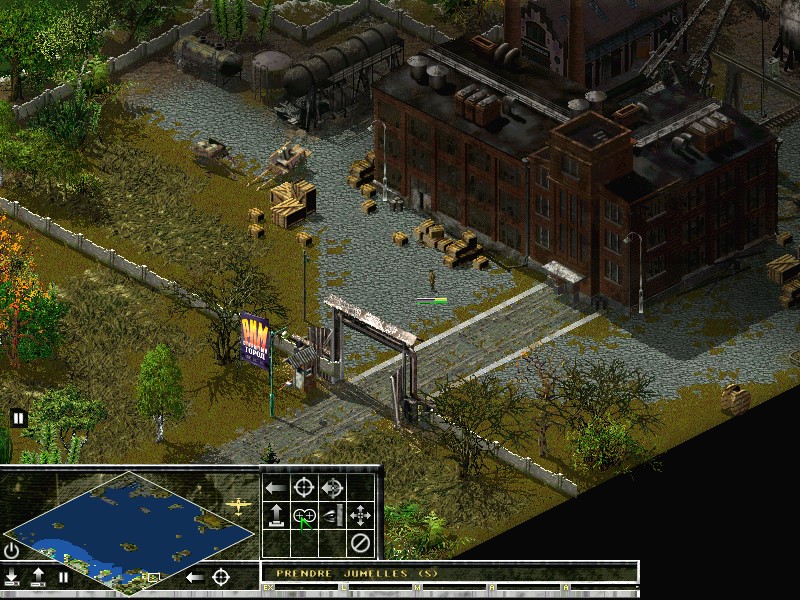Click the download arrow save icon
The width and height of the screenshot is (800, 600).
(12, 577)
